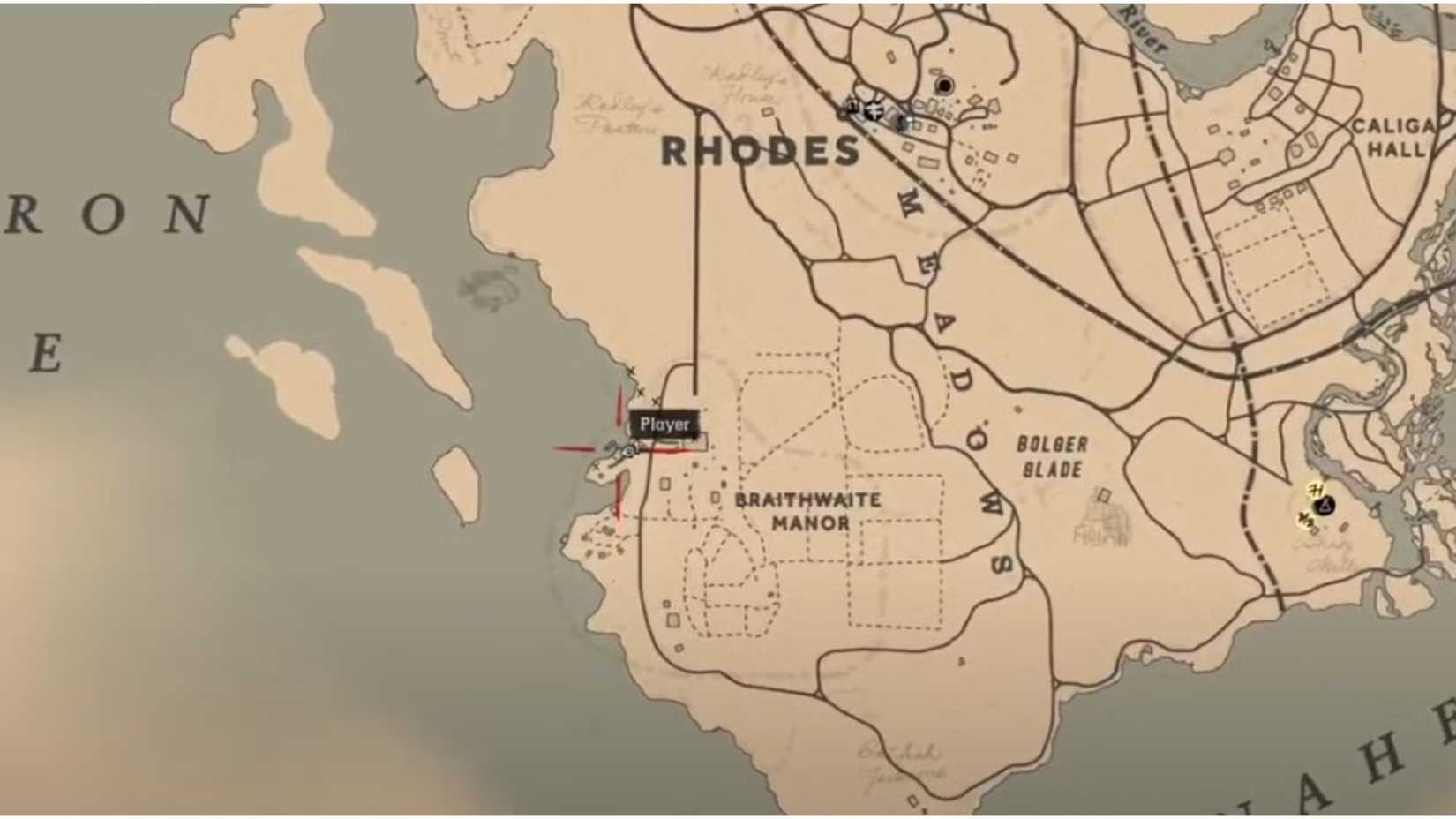Viewport: 1456px width, 819px height.
Task: Select the dark circular landmark icon above Rhodes
Action: pyautogui.click(x=945, y=86)
